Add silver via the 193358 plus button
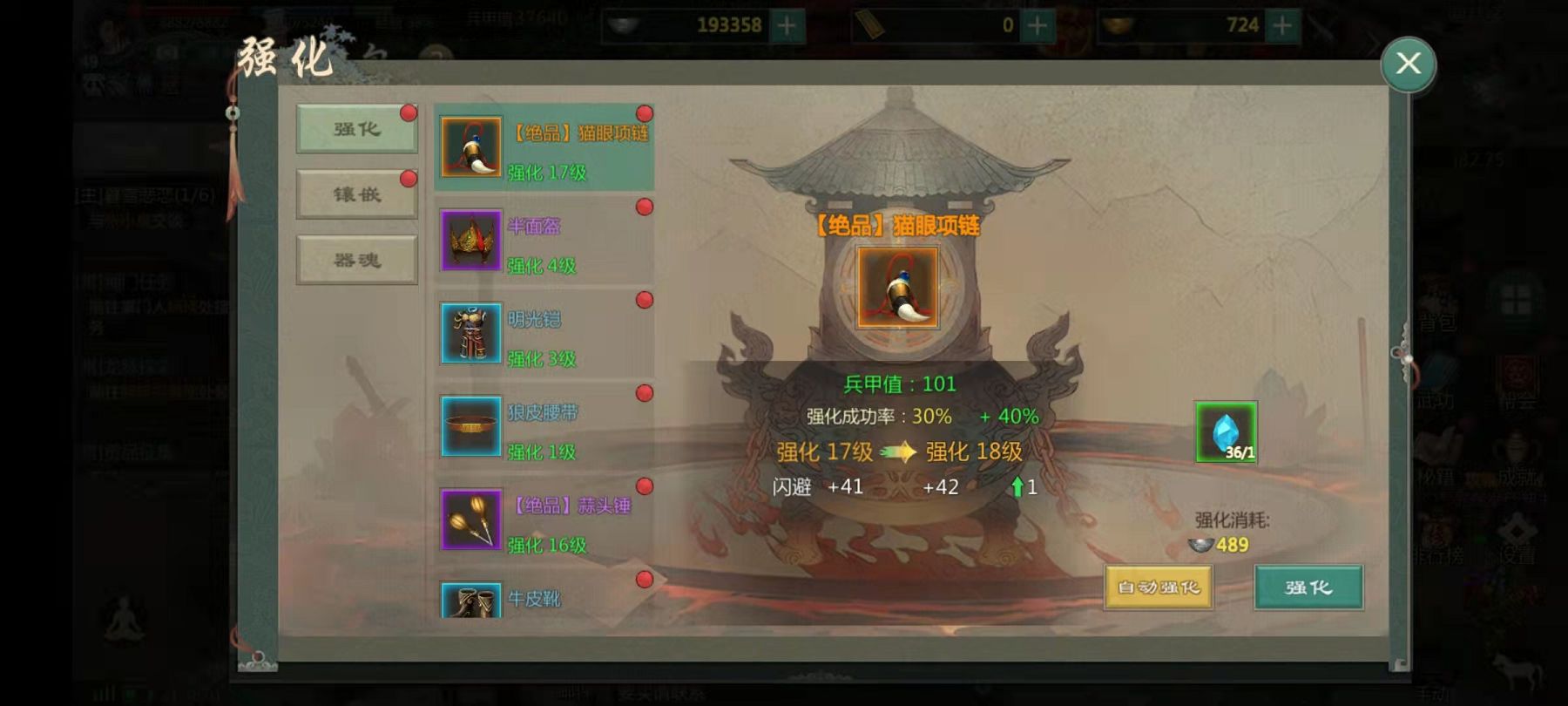This screenshot has height=706, width=1568. (x=786, y=25)
